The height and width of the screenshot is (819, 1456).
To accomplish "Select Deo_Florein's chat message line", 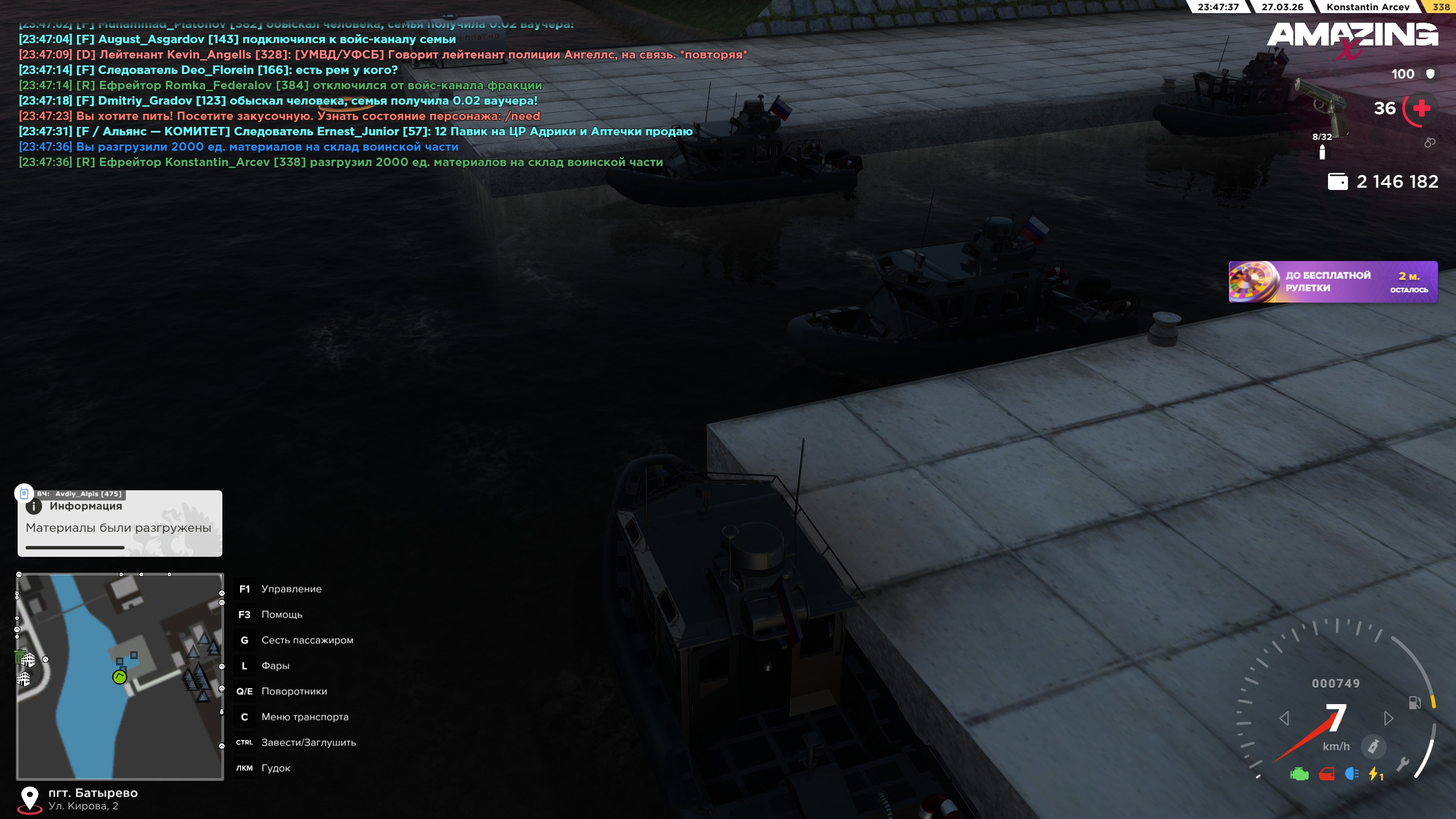I will click(208, 70).
